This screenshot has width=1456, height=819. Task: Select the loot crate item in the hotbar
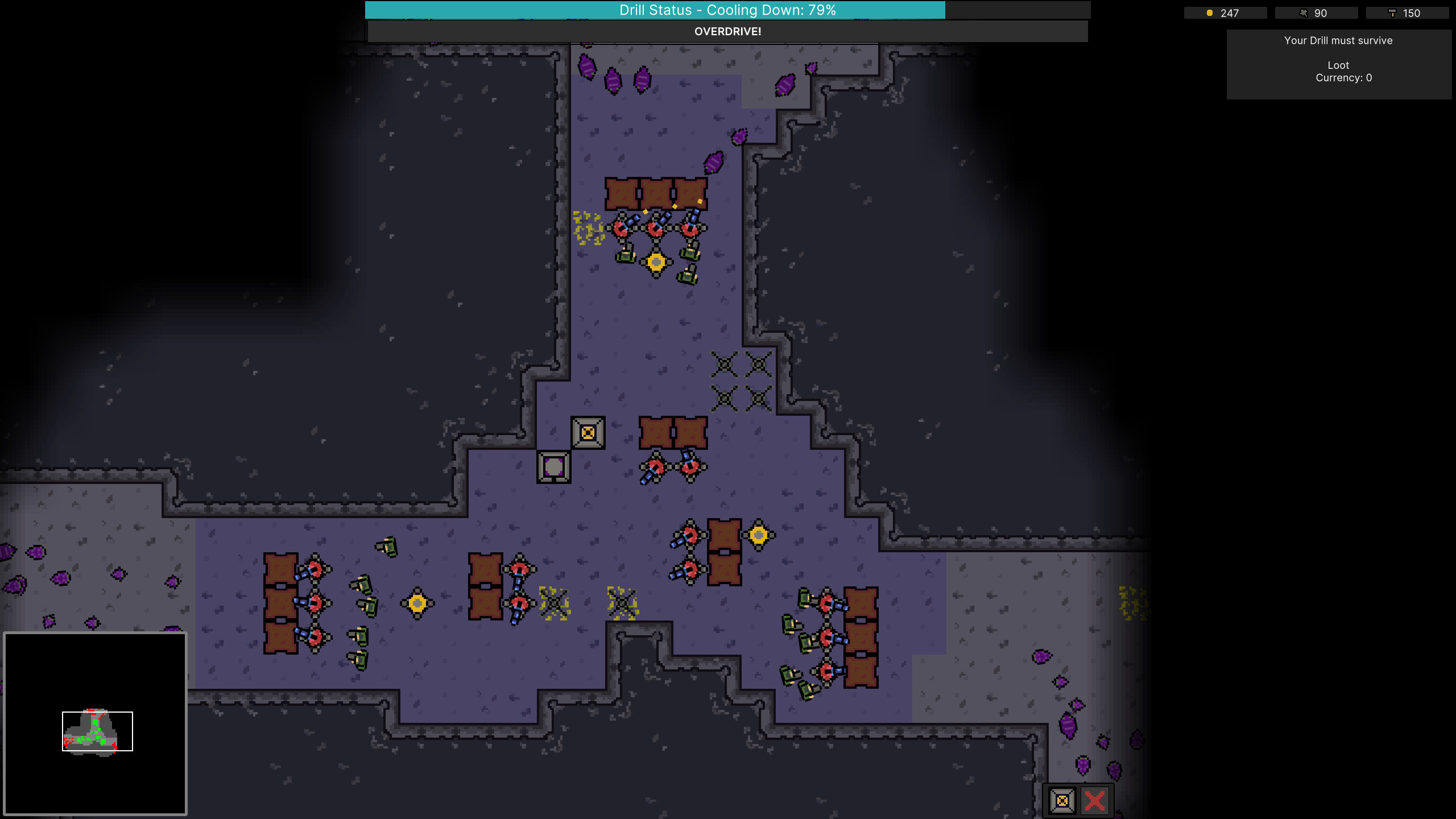1062,800
